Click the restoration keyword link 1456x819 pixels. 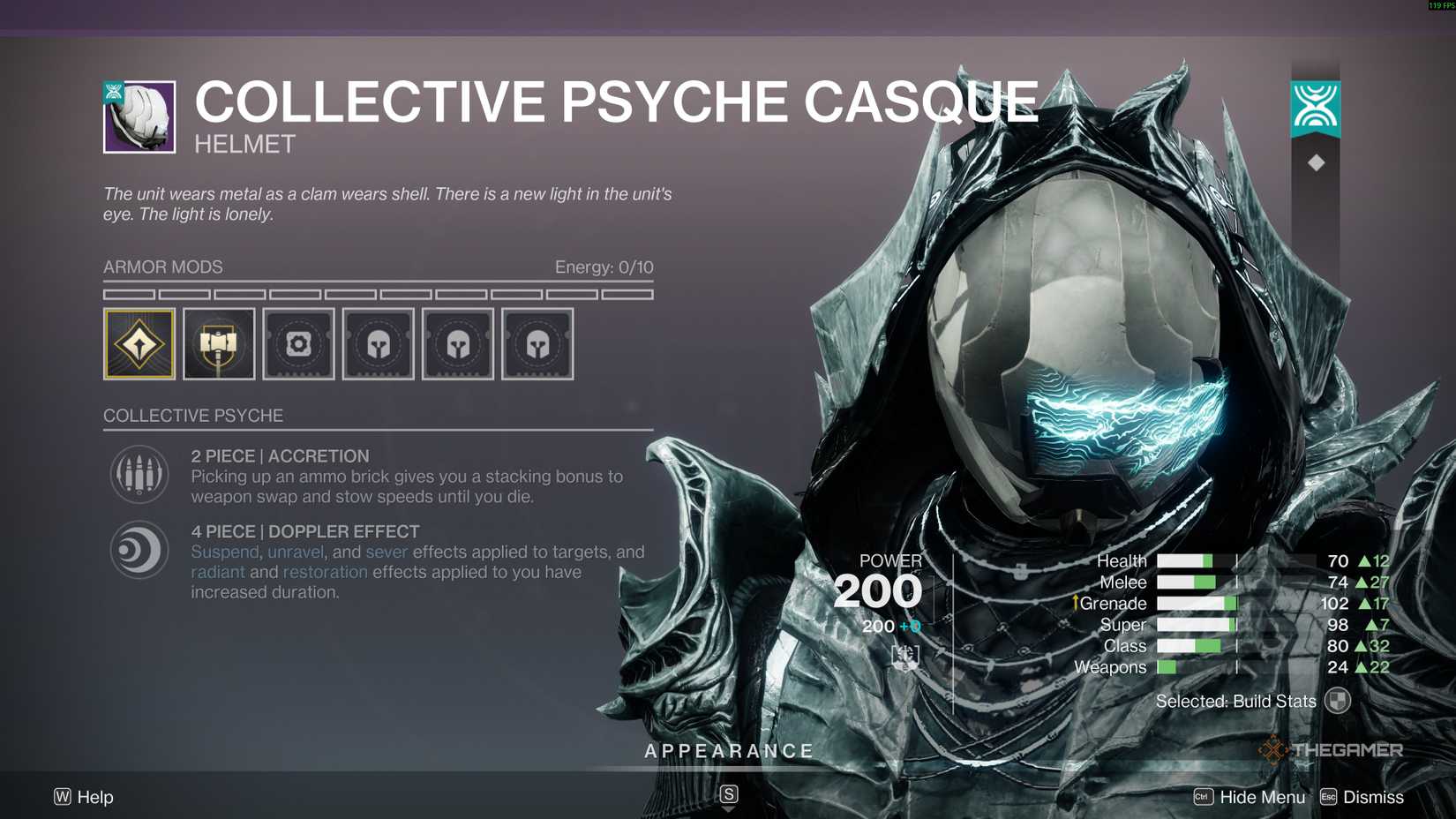tap(326, 572)
